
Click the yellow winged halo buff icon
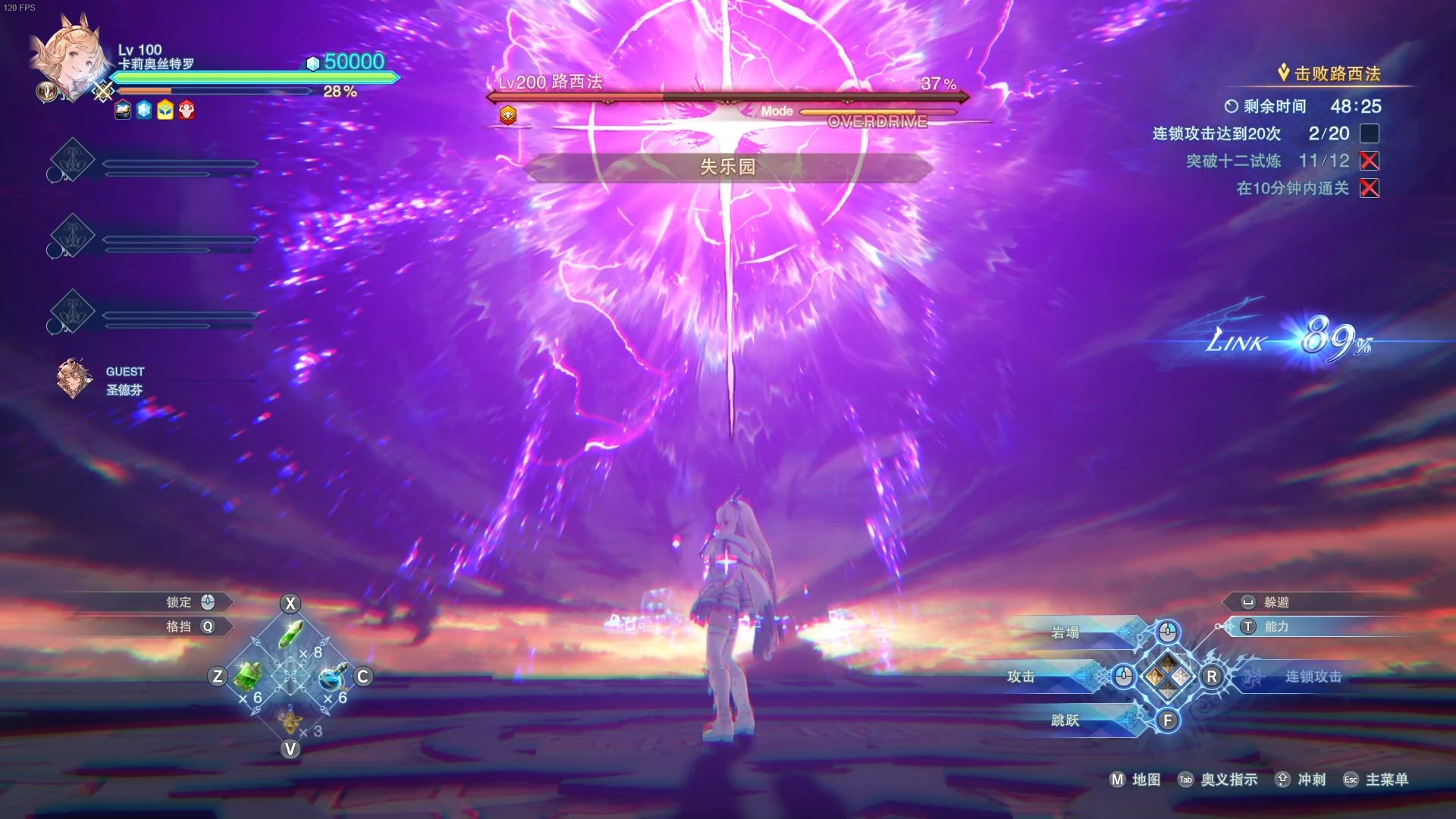coord(165,111)
